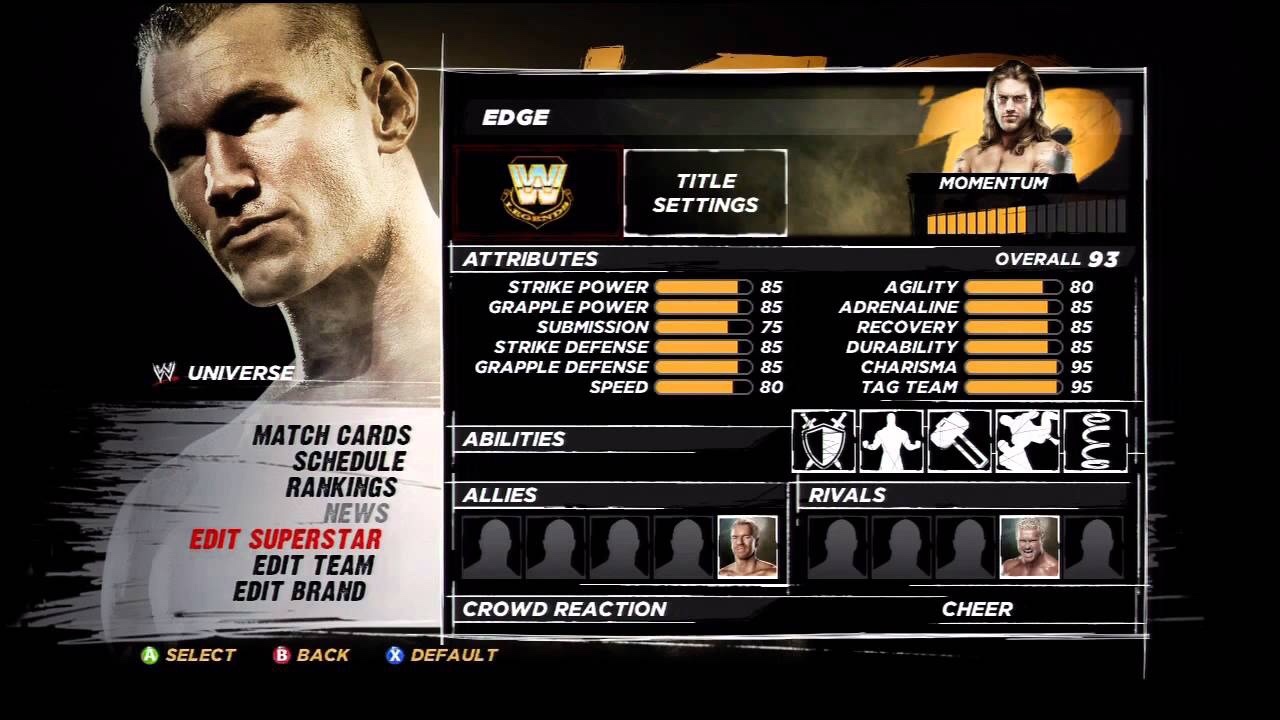This screenshot has height=720, width=1280.
Task: Choose the News menu entry
Action: [356, 514]
